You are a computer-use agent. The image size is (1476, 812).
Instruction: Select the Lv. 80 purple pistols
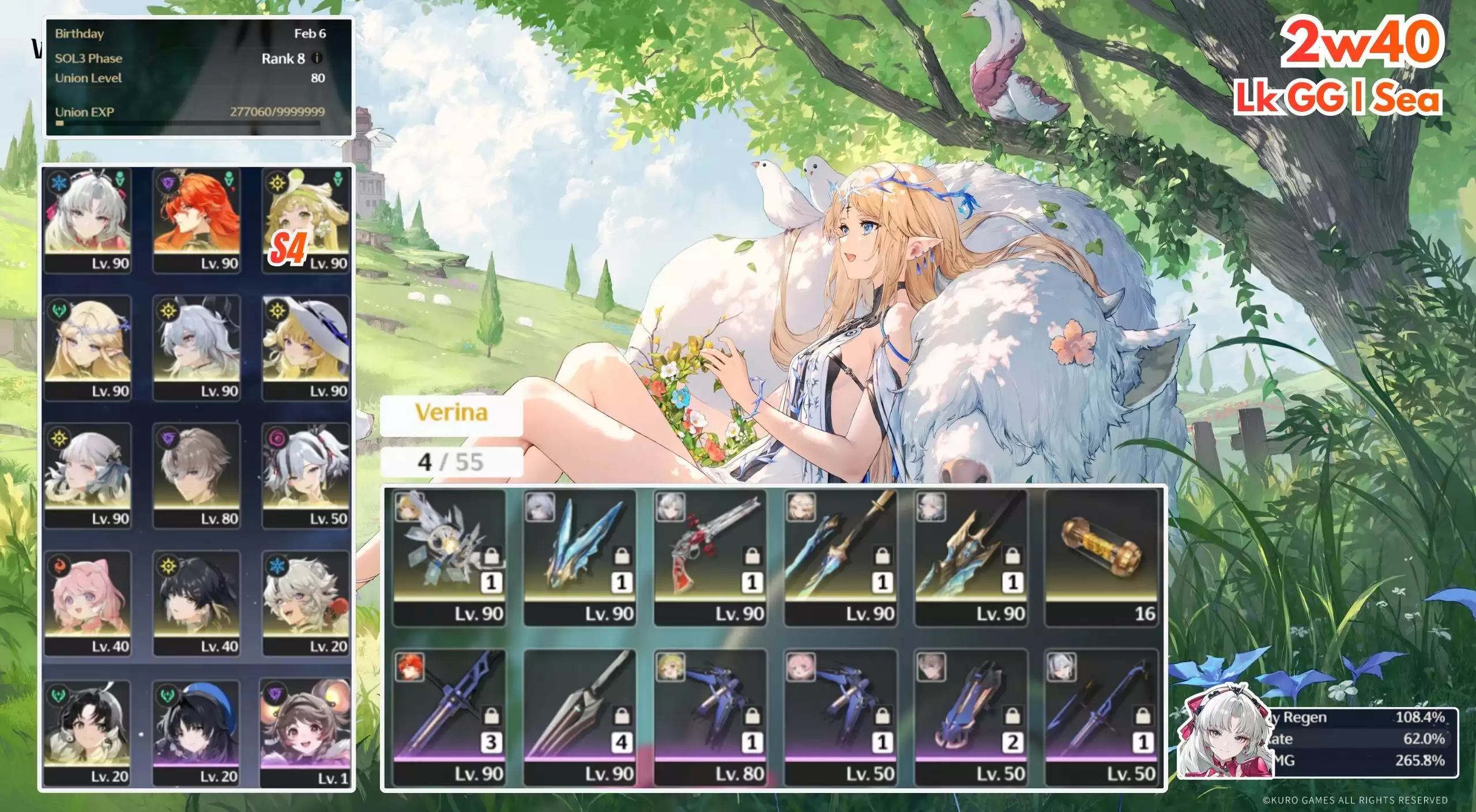710,717
